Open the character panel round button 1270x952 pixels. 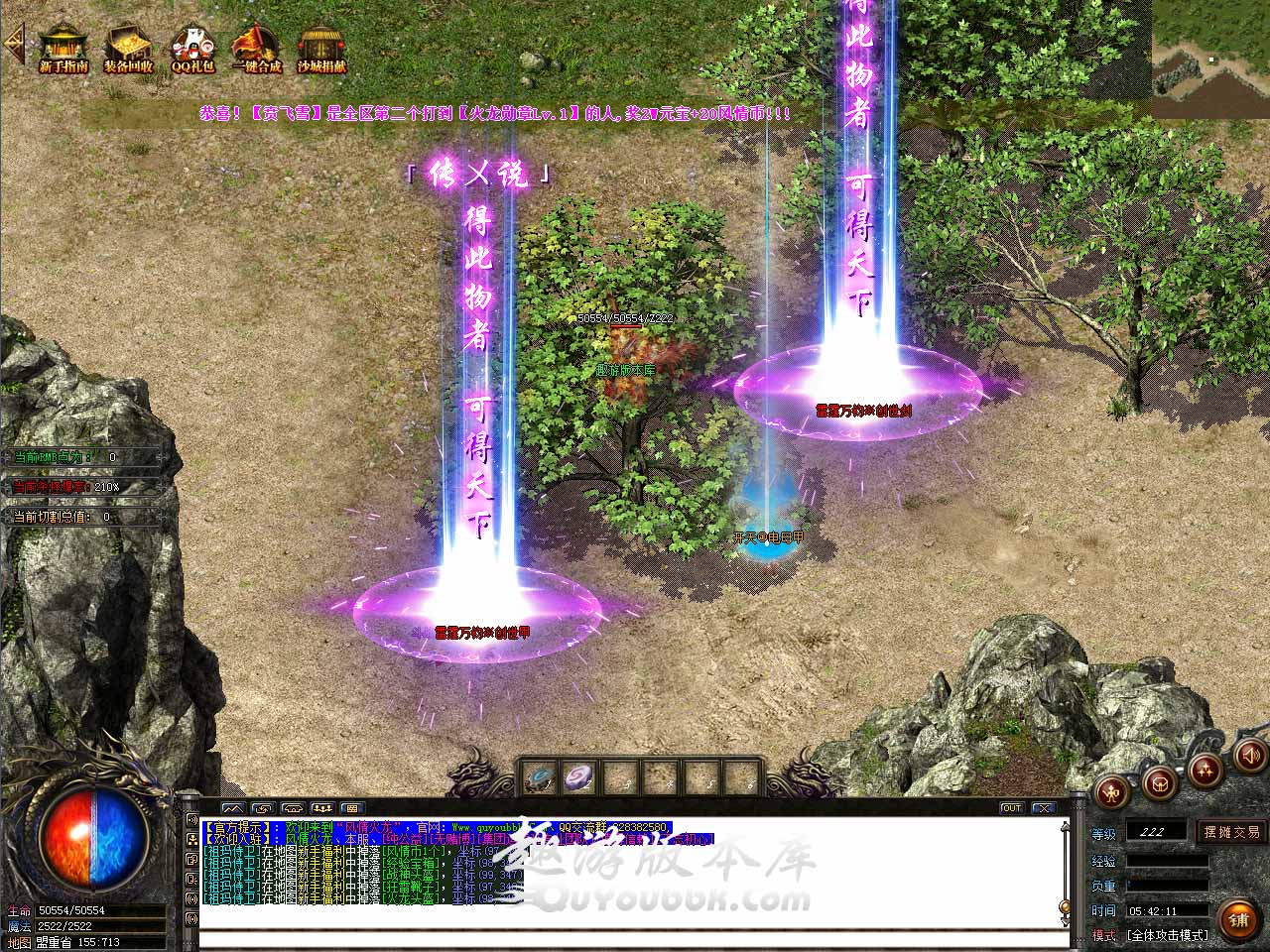(1113, 792)
